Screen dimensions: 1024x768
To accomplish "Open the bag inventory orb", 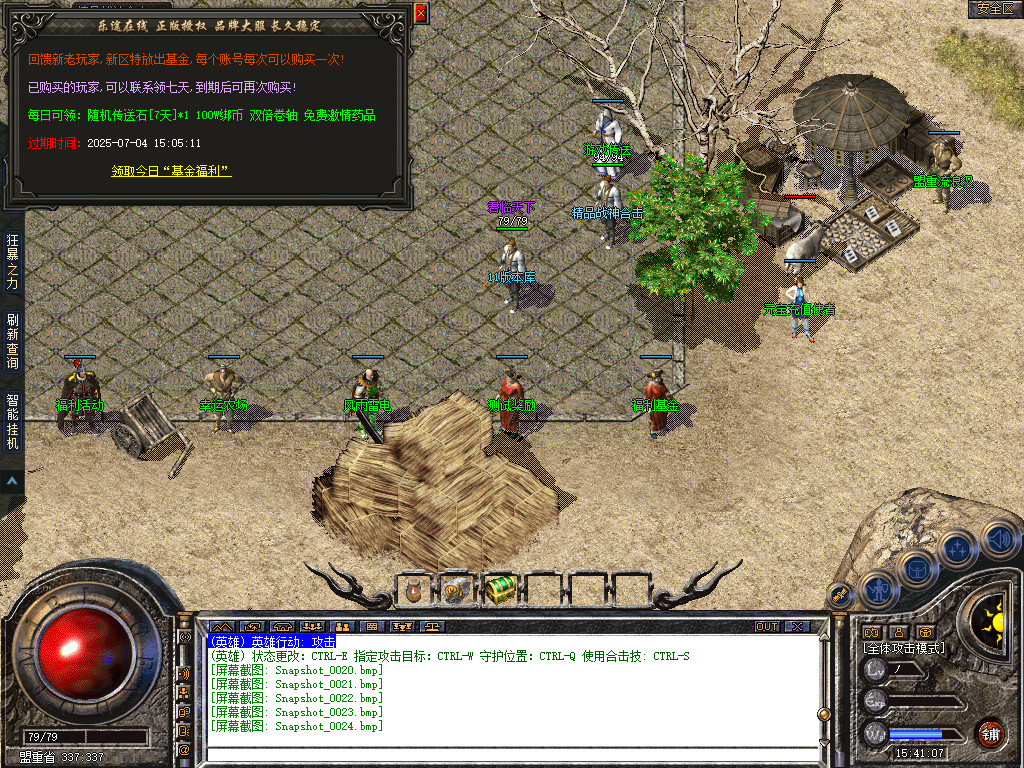I will 916,568.
